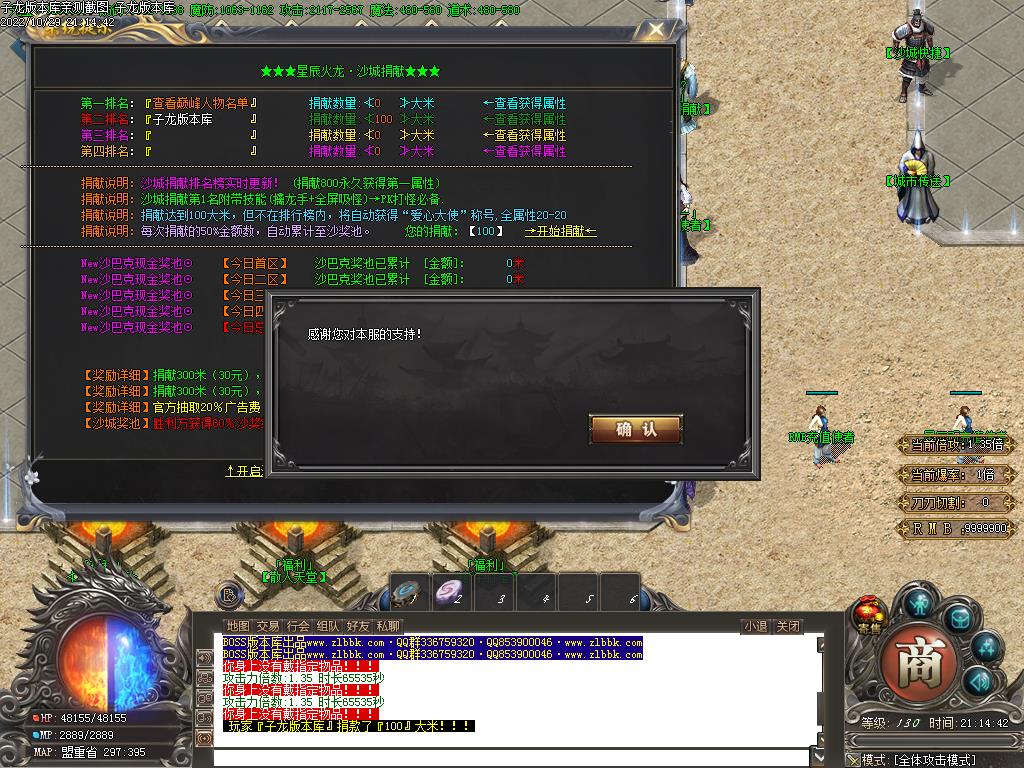
Task: Confirm the thank-you dialog with 确认
Action: [x=636, y=429]
